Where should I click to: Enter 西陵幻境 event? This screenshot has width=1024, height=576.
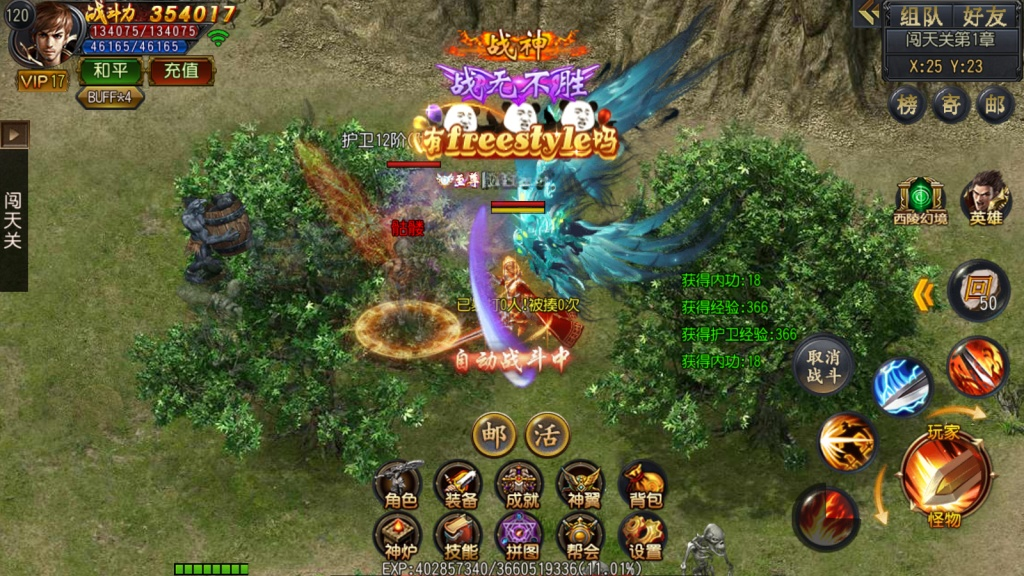point(920,199)
